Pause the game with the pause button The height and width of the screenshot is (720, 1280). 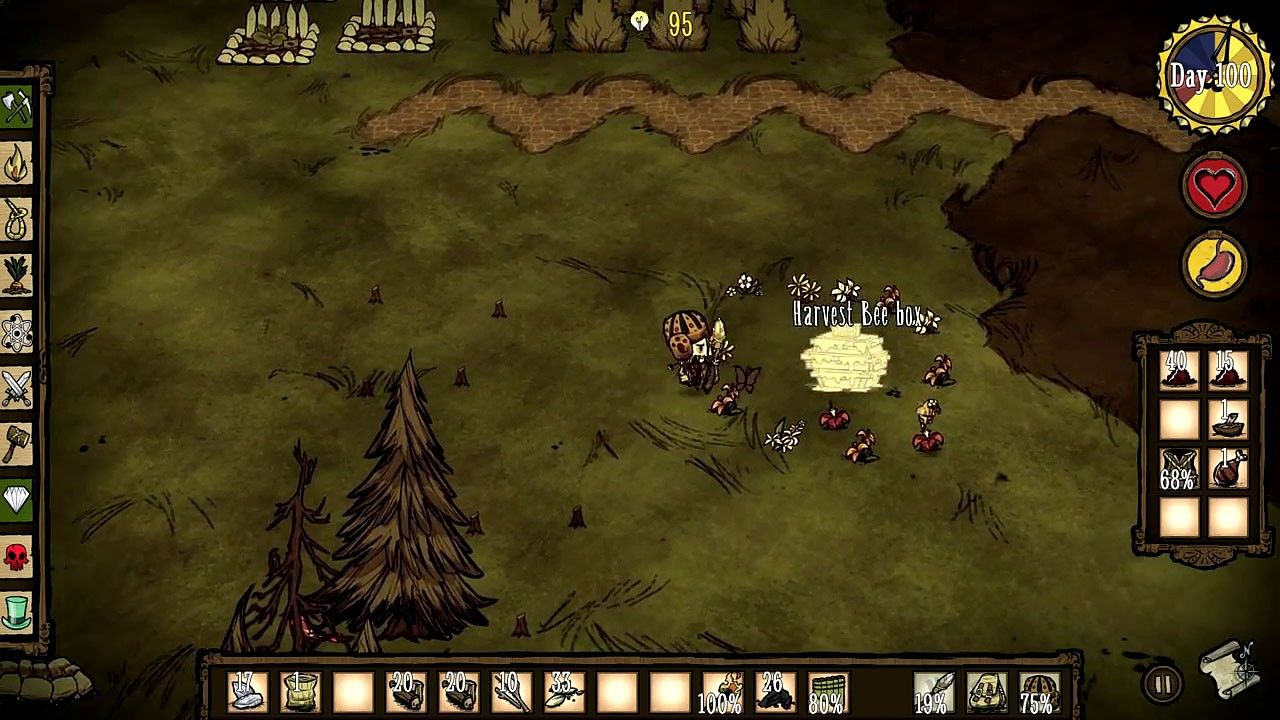pyautogui.click(x=1162, y=685)
